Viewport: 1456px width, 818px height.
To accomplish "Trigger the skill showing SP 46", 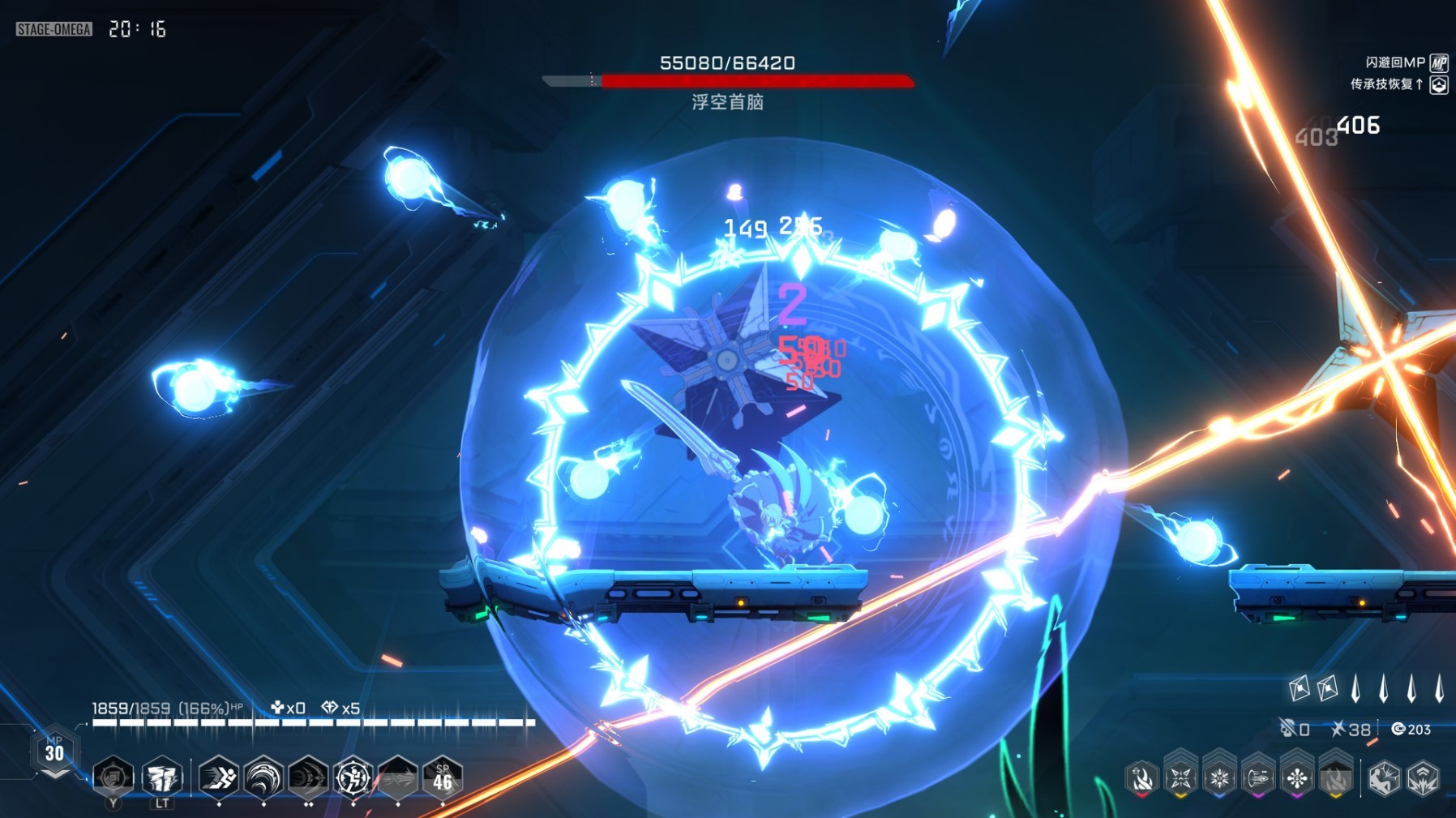I will click(442, 777).
